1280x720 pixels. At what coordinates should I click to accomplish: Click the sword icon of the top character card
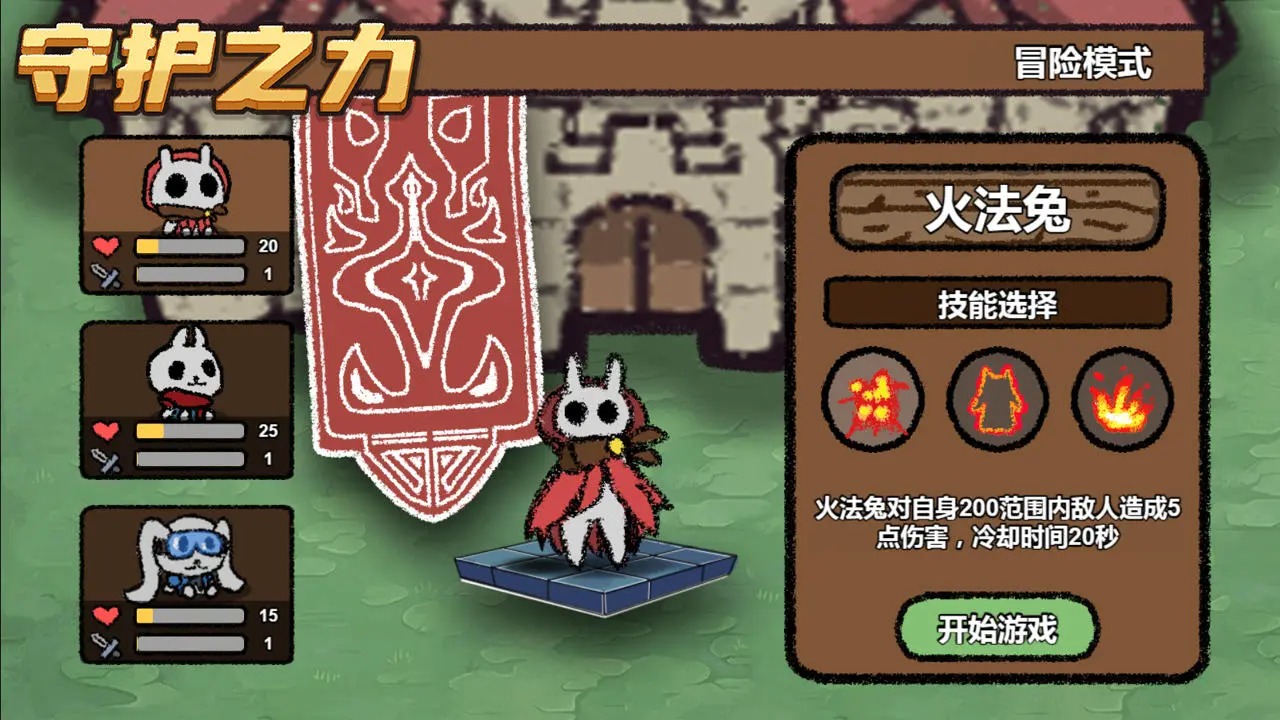[x=105, y=275]
